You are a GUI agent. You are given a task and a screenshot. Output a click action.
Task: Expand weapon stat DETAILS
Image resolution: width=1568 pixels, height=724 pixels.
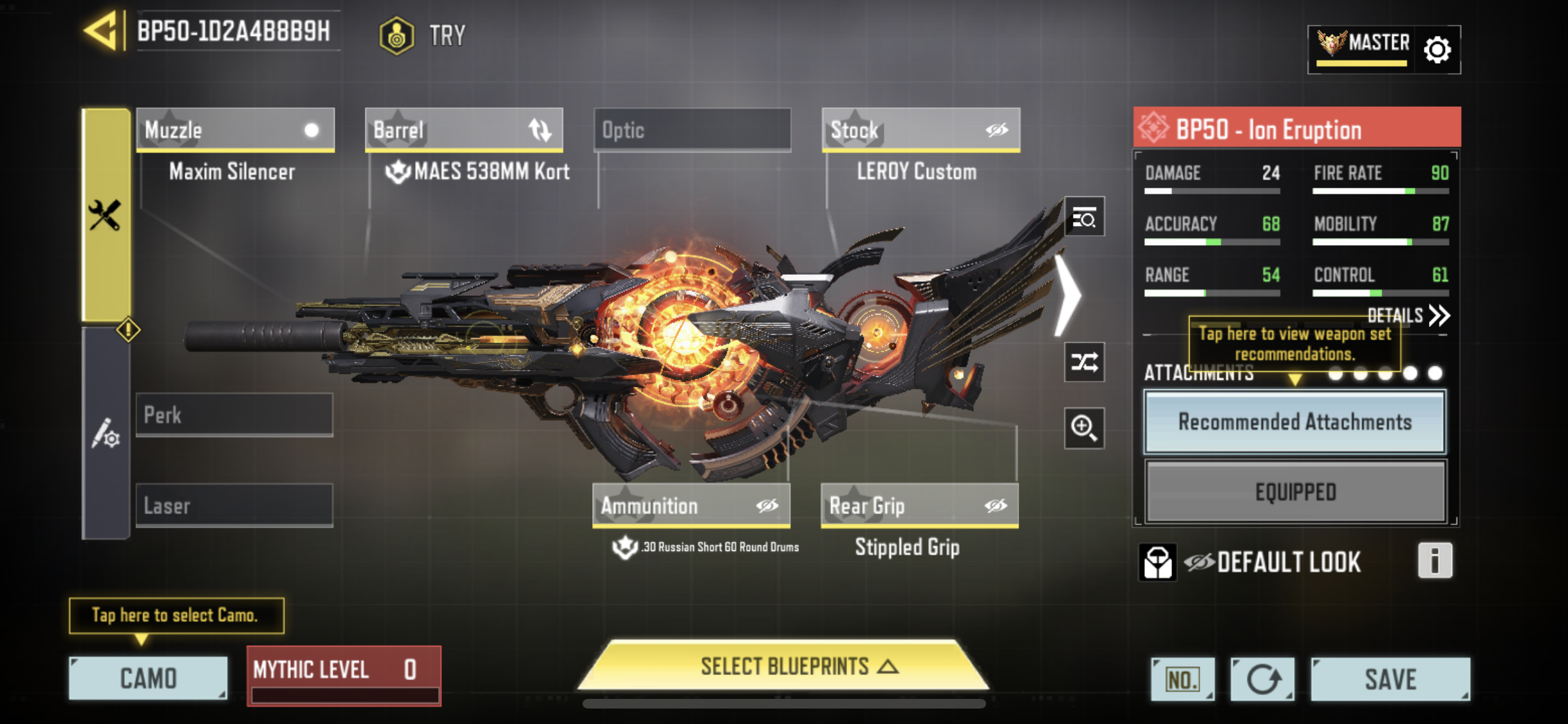pyautogui.click(x=1408, y=315)
